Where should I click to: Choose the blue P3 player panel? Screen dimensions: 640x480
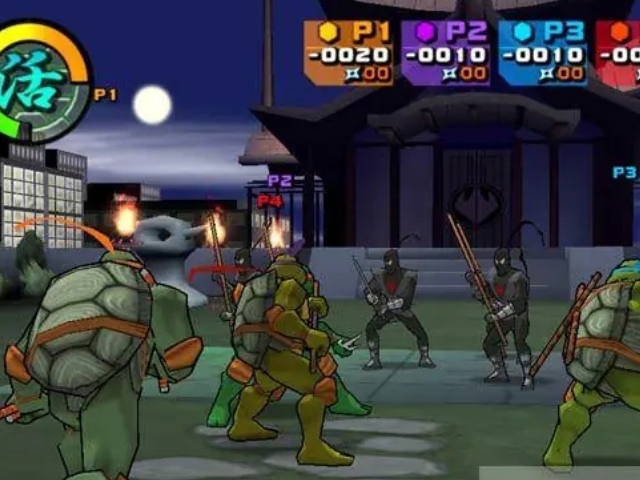[543, 52]
